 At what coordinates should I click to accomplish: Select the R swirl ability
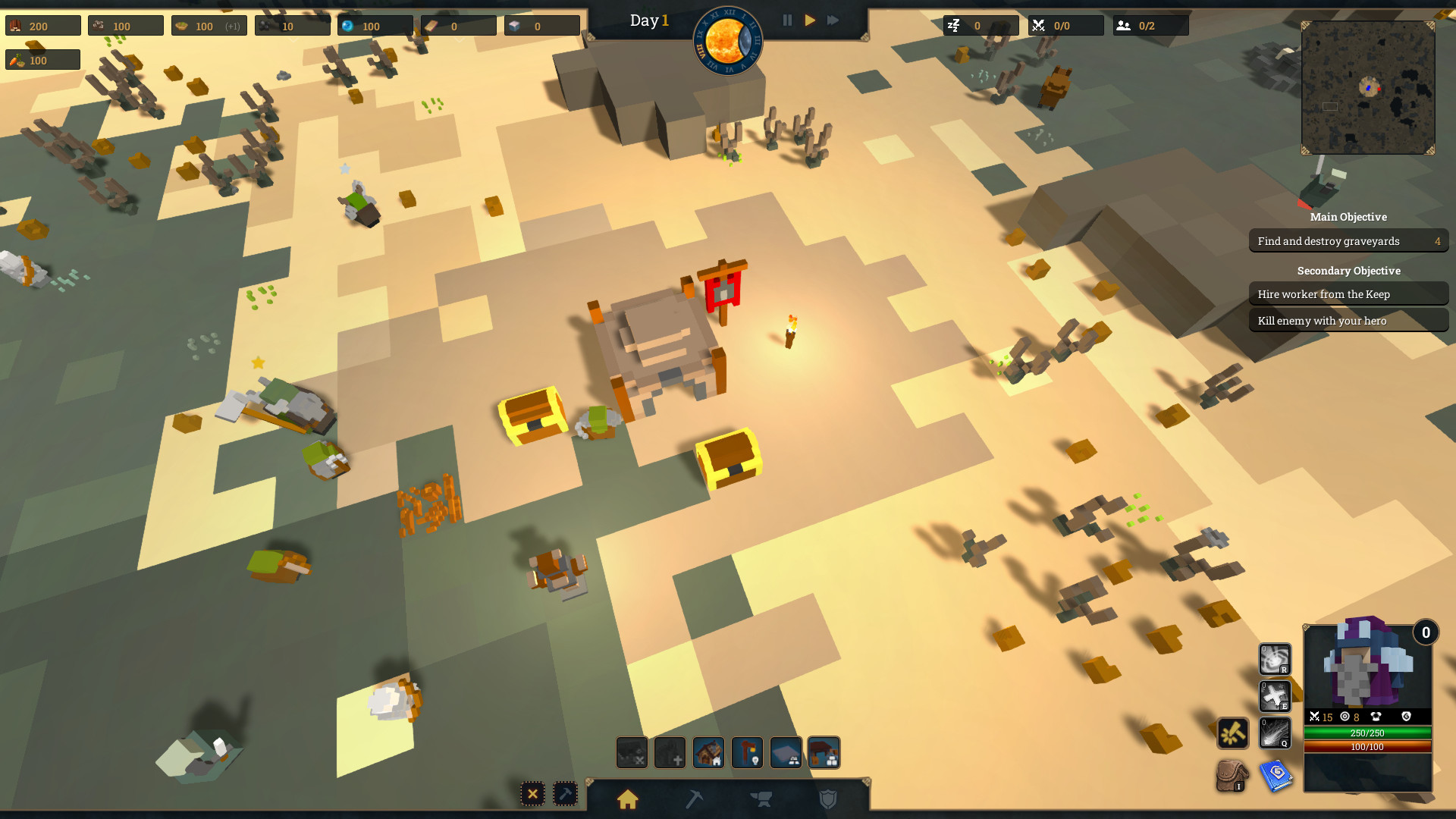1276,657
